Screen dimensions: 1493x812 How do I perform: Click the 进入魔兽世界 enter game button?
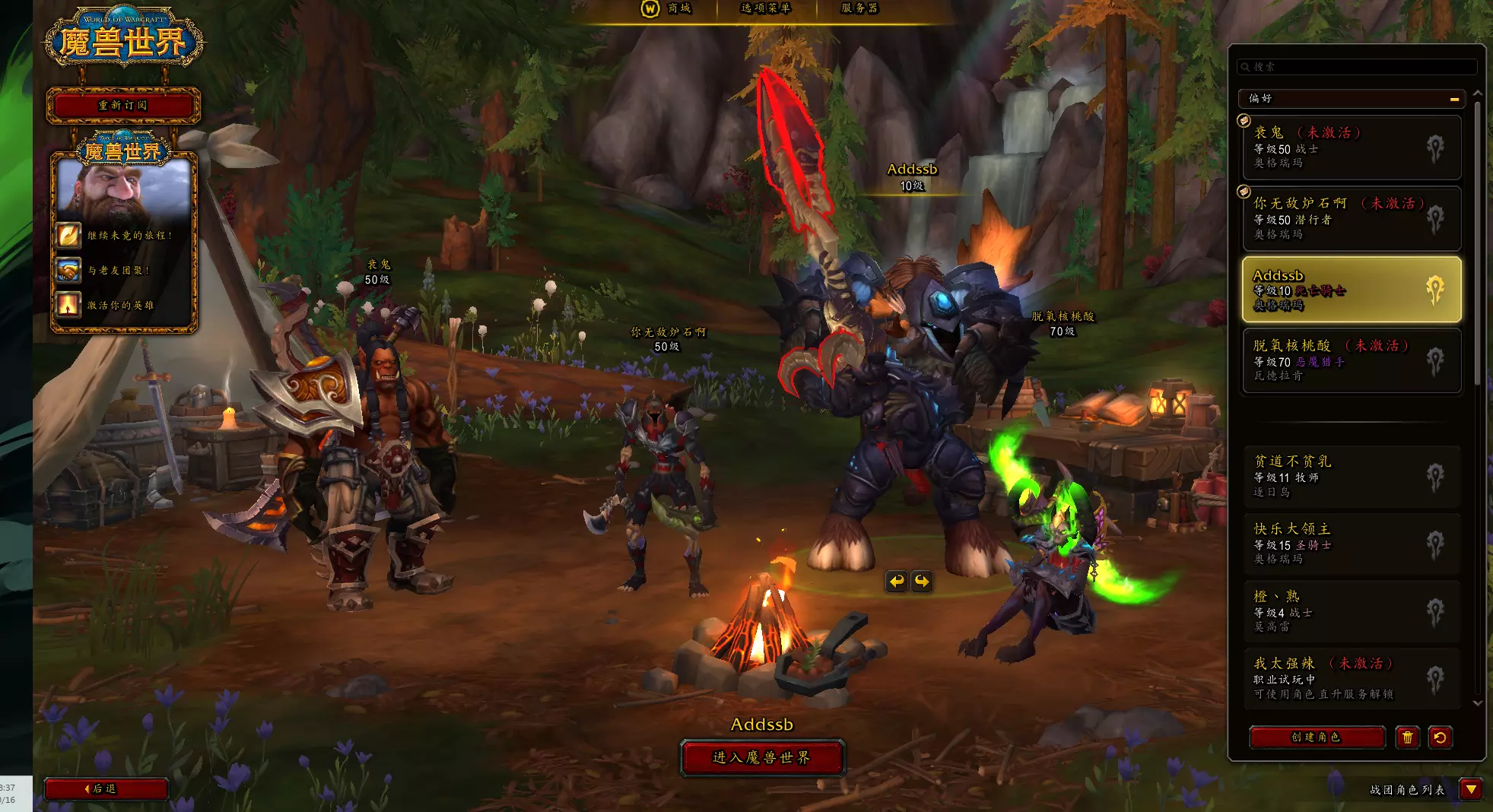[x=762, y=757]
